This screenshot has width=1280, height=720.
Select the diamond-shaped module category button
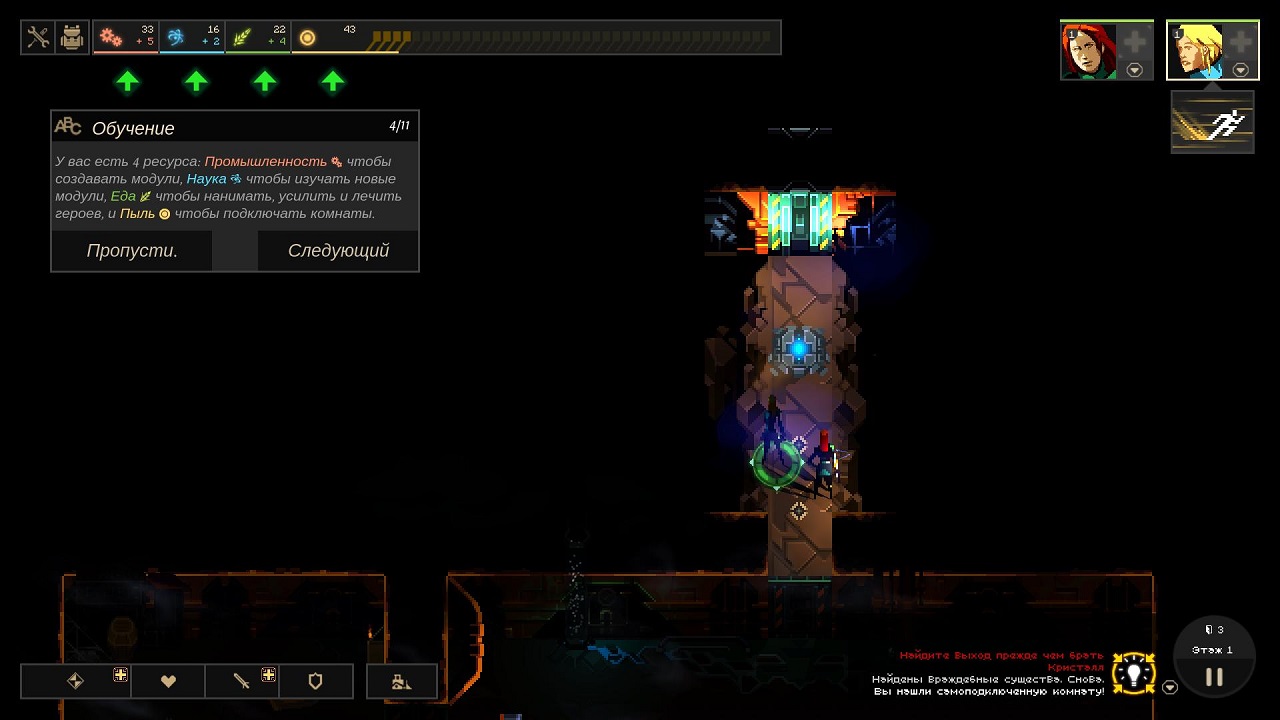click(75, 681)
